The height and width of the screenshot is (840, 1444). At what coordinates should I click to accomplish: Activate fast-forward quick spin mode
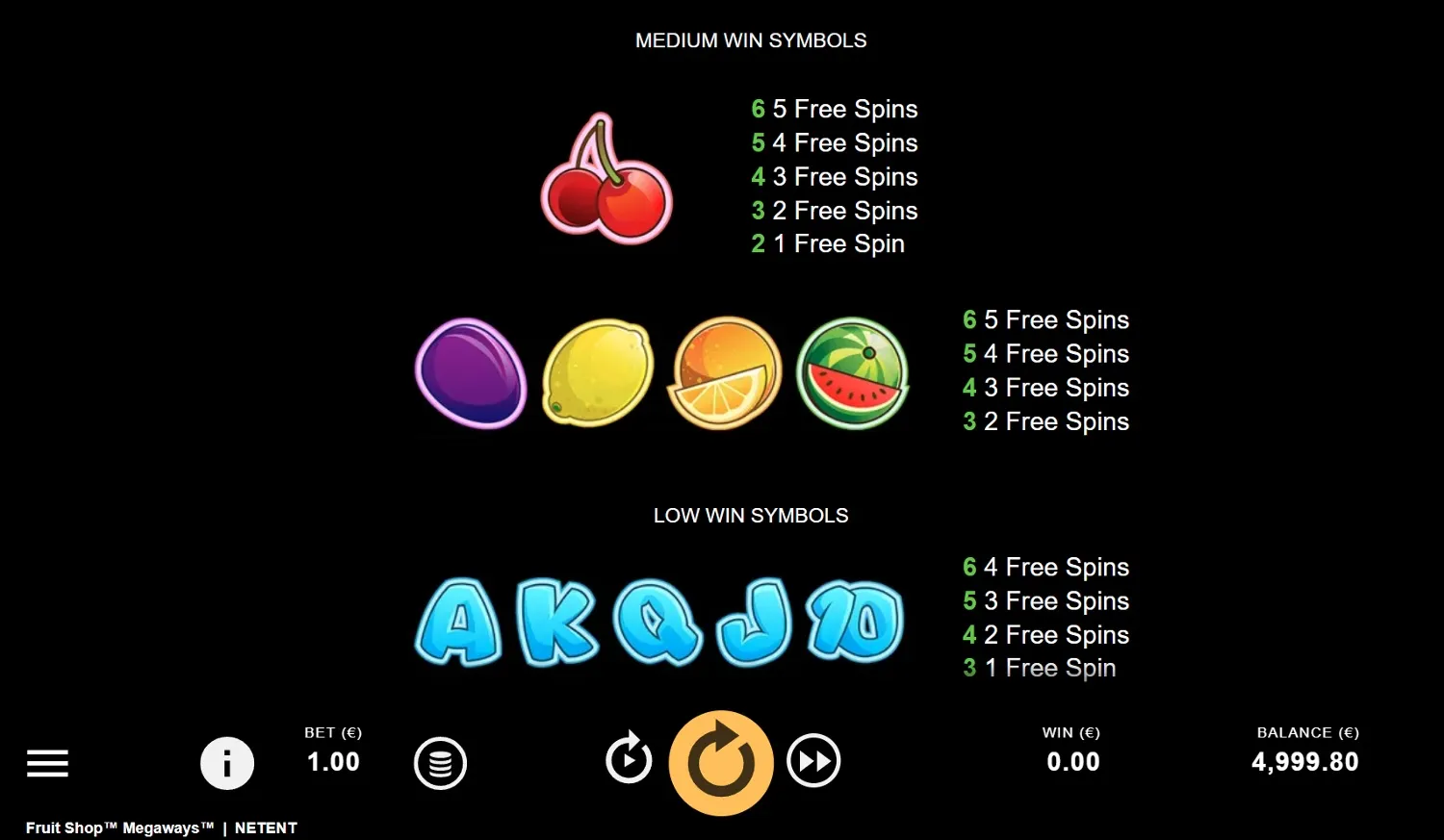point(813,761)
